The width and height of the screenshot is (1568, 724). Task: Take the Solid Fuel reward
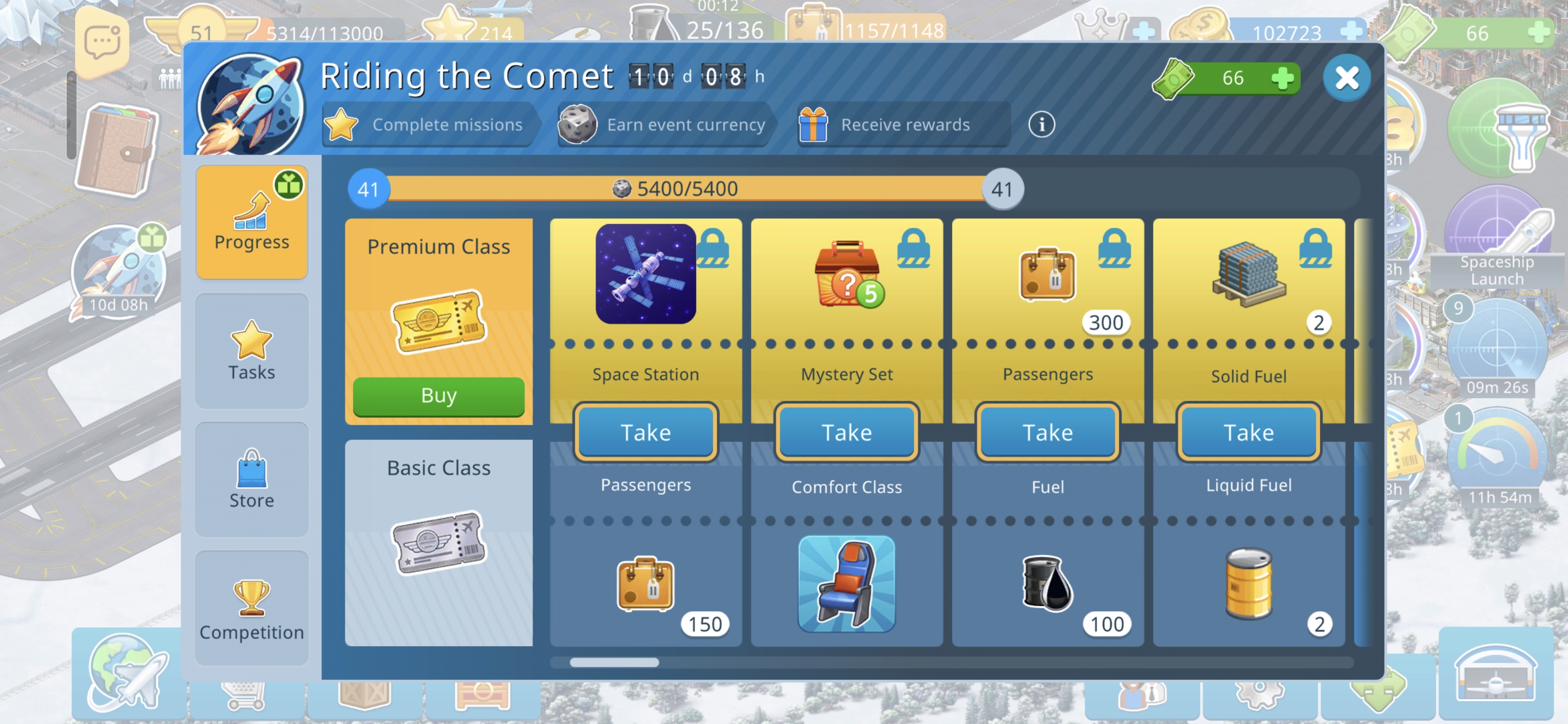(x=1248, y=432)
